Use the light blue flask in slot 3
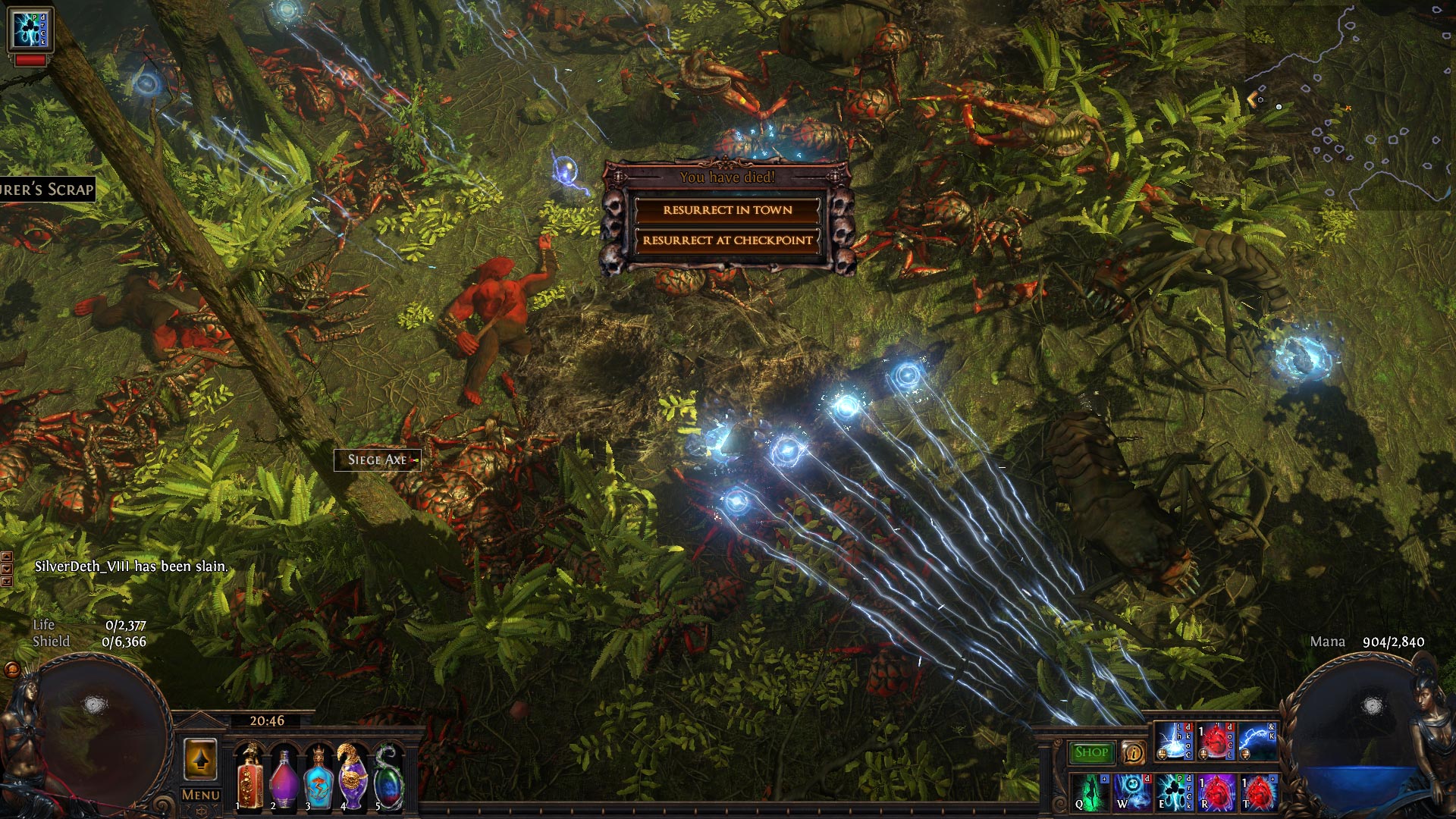The height and width of the screenshot is (819, 1456). (318, 777)
